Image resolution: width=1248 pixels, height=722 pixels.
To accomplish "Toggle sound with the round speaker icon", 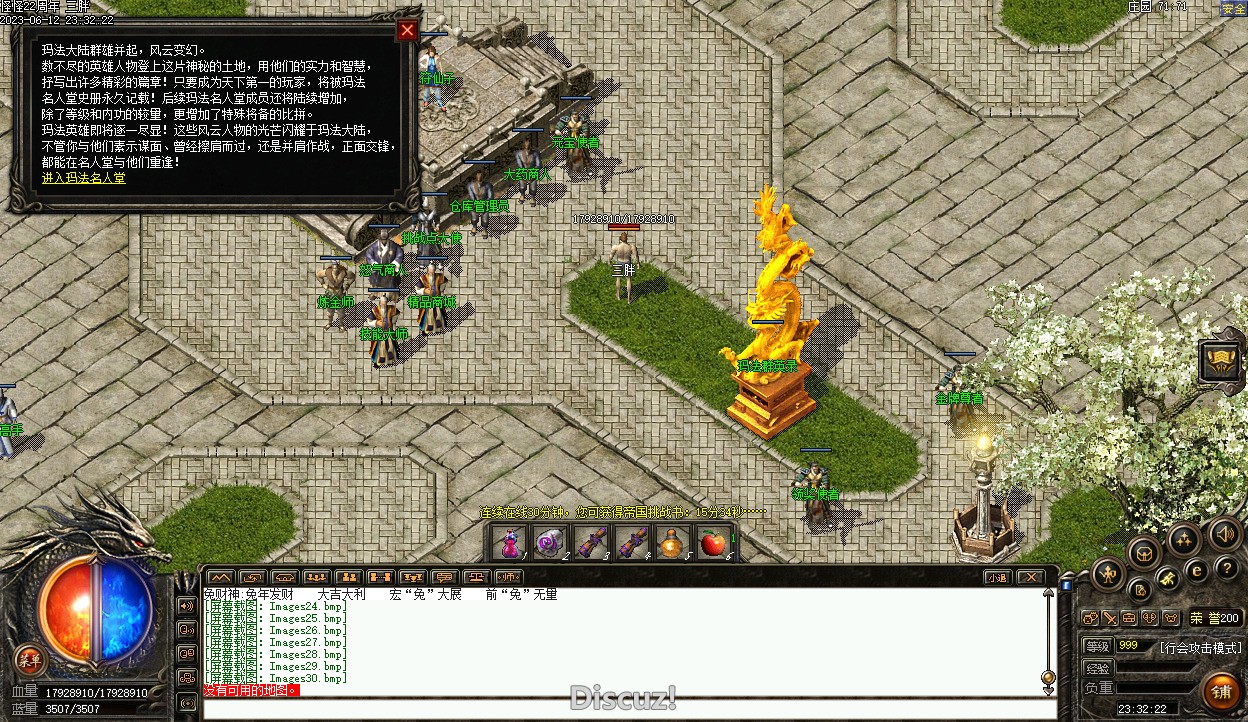I will pos(1223,533).
